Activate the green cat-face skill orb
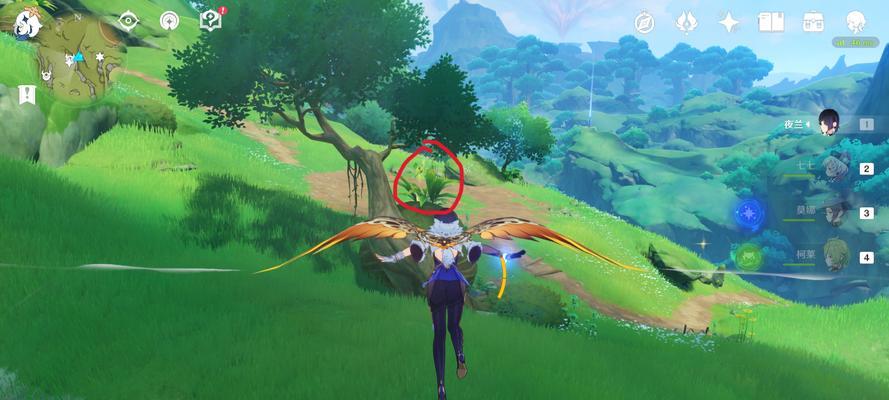The height and width of the screenshot is (400, 889). click(748, 257)
